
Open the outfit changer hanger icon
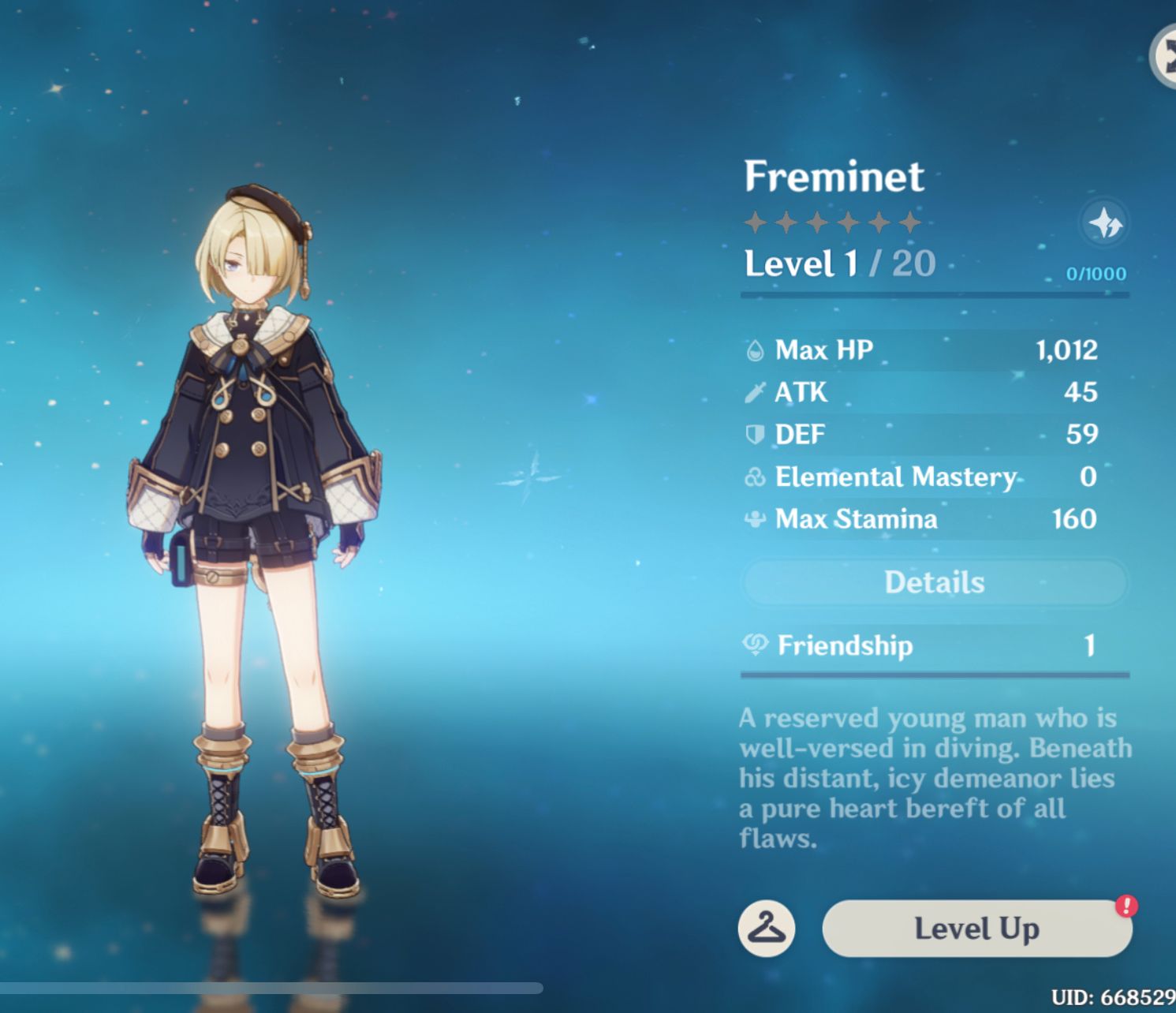tap(767, 928)
